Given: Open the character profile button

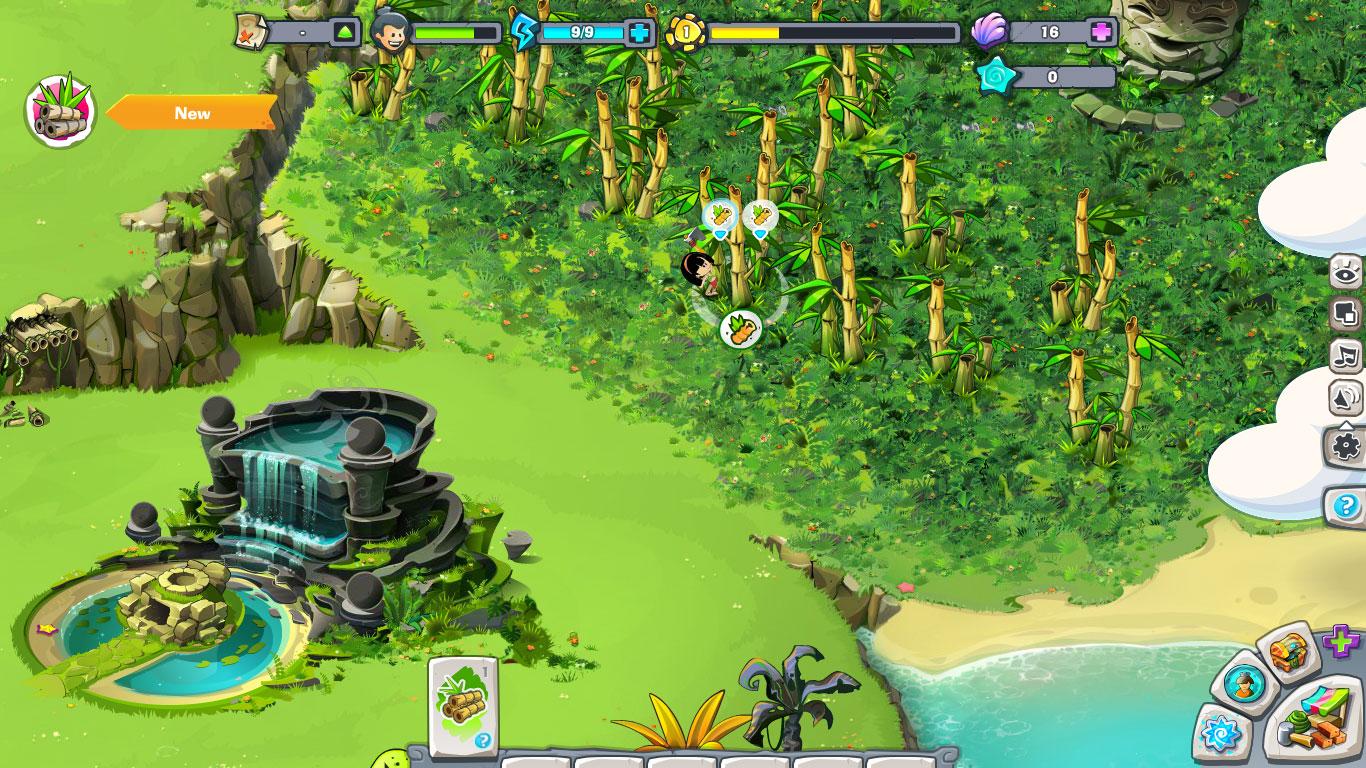Looking at the screenshot, I should (x=1244, y=685).
